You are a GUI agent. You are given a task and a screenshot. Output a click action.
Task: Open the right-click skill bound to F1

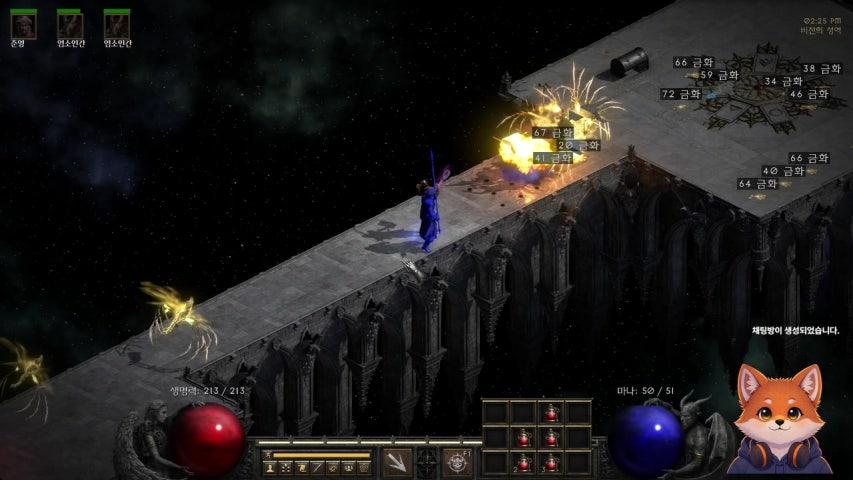[x=458, y=462]
